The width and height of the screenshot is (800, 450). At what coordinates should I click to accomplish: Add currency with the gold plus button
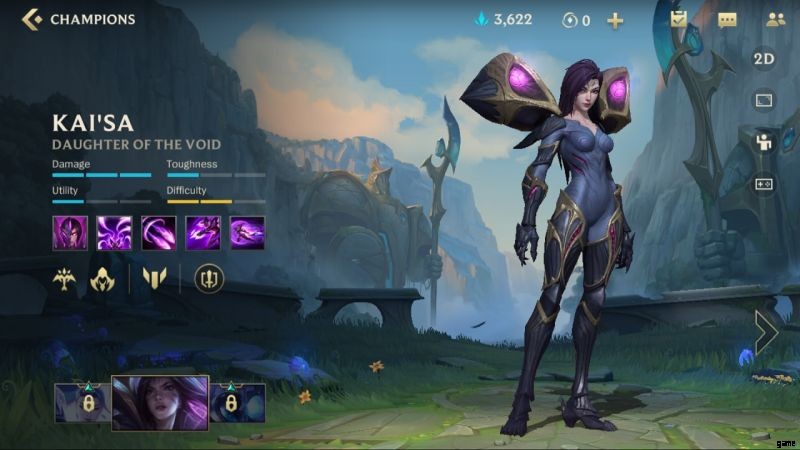[x=615, y=19]
